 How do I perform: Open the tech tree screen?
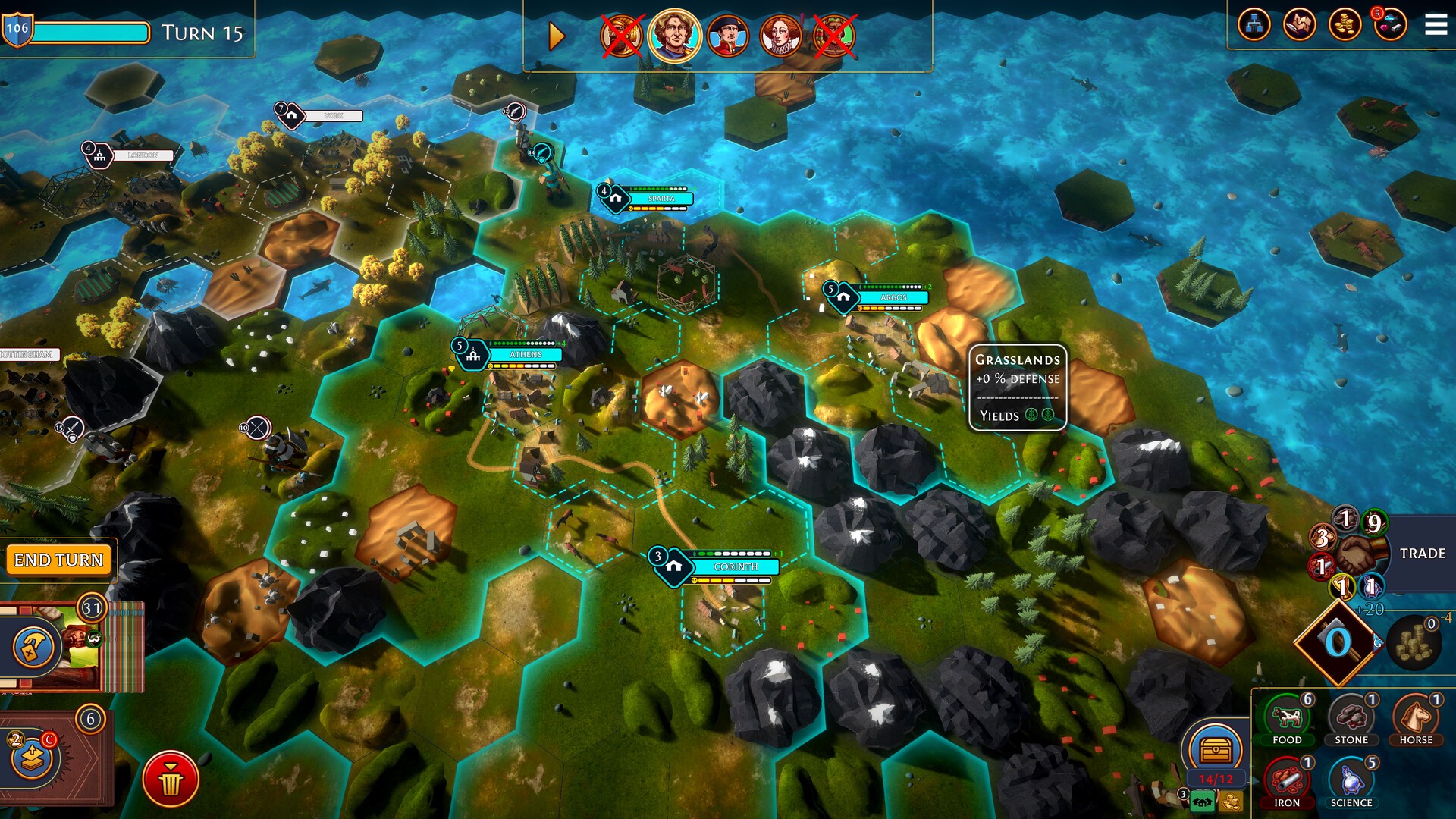[1254, 25]
